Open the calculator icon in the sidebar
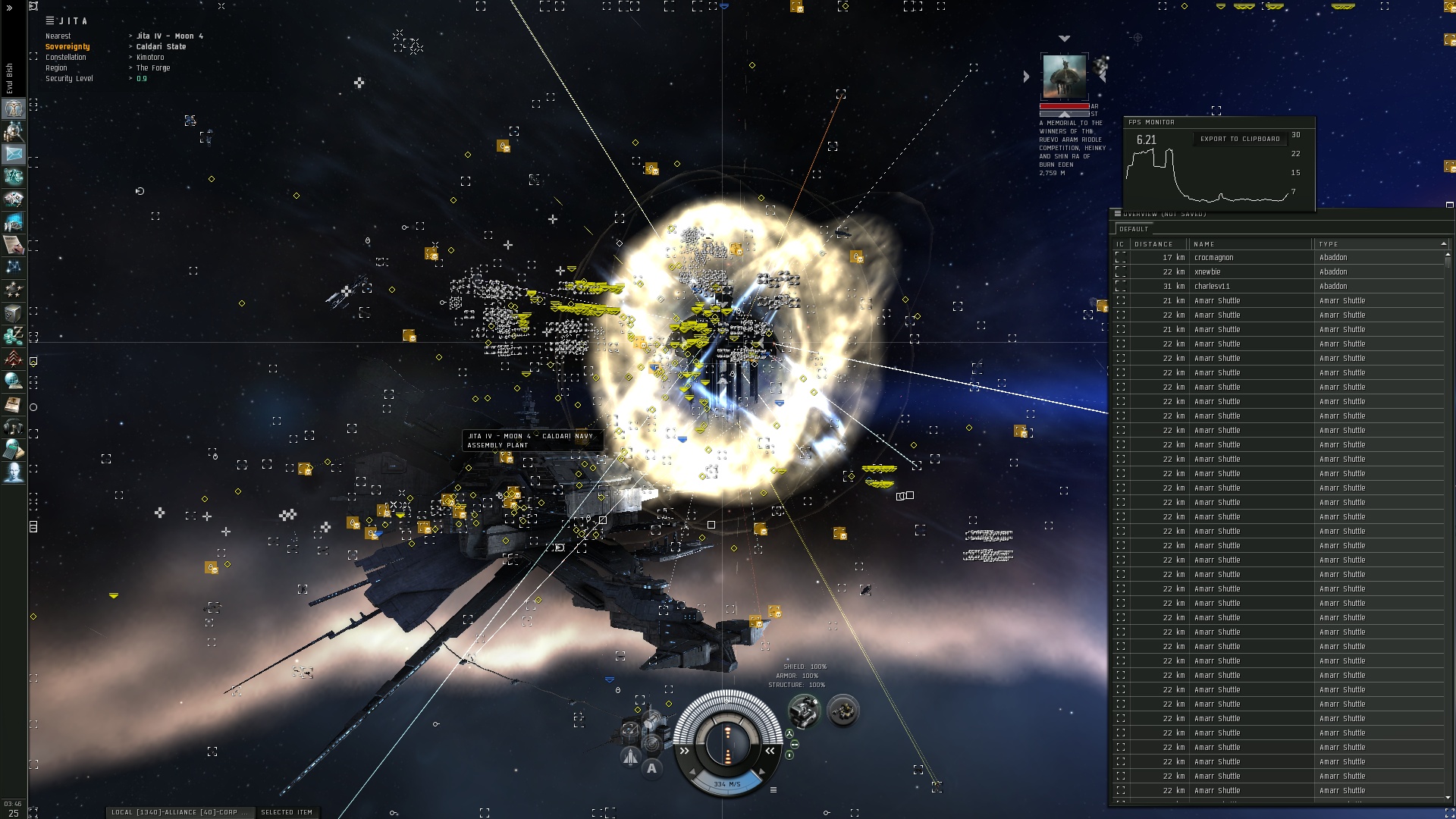The height and width of the screenshot is (819, 1456). coord(14,450)
